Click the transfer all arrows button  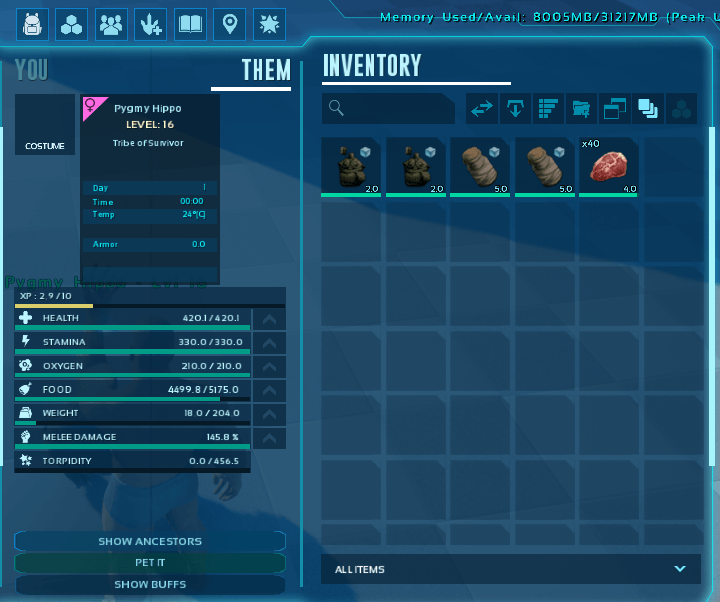coord(483,109)
